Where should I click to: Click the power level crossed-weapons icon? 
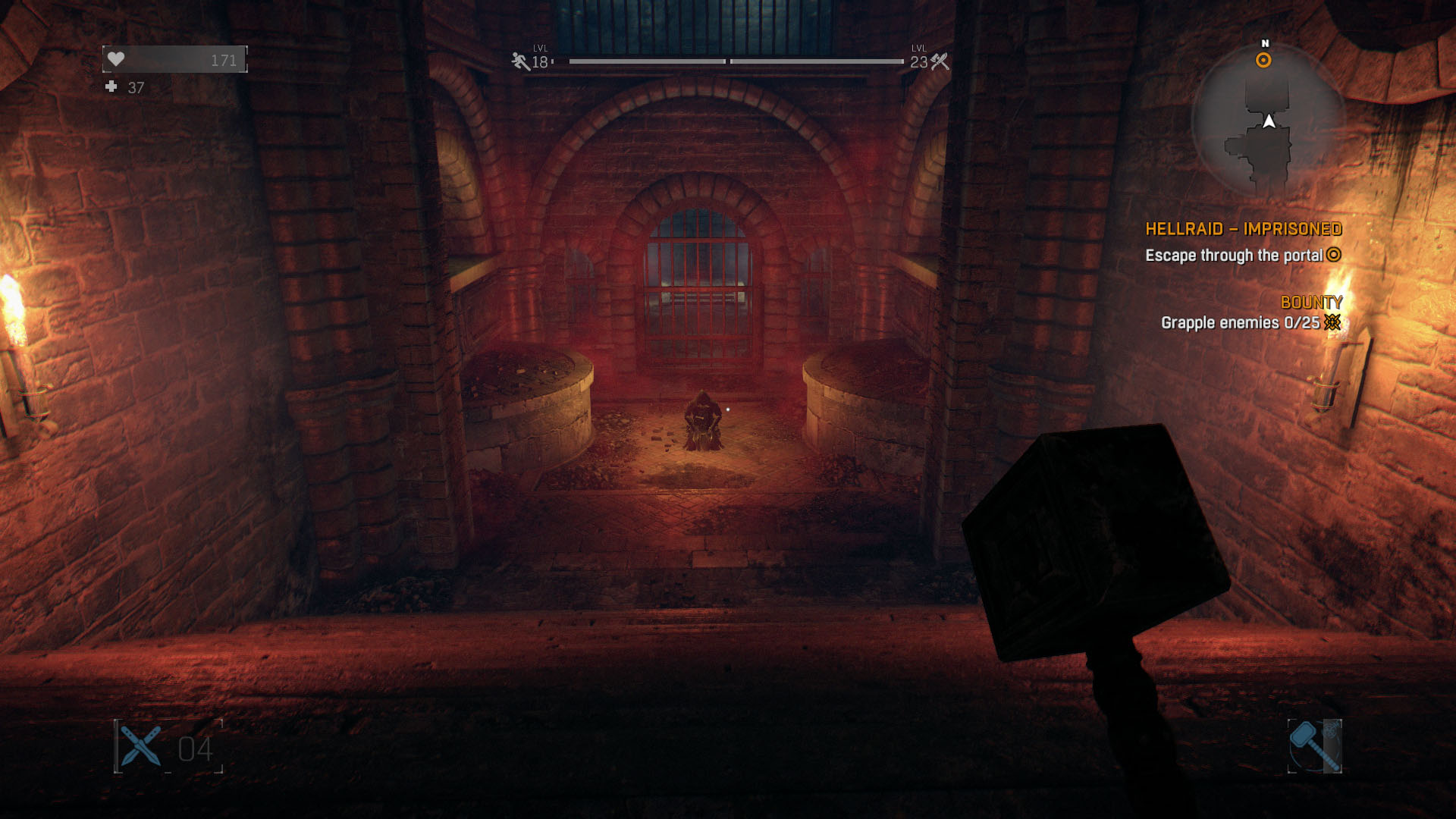[940, 61]
